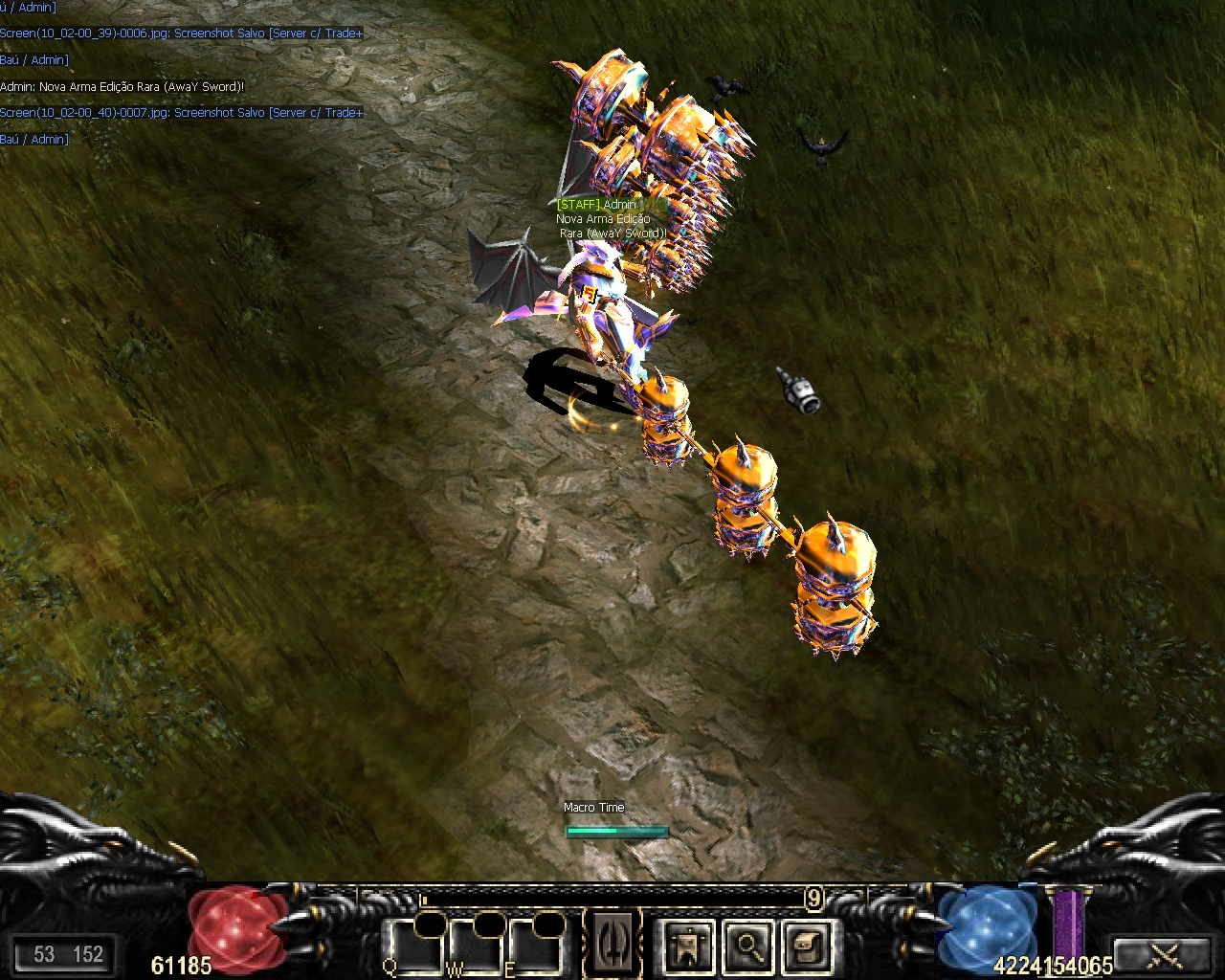Select the sword skill icon
The height and width of the screenshot is (980, 1225).
pos(613,944)
